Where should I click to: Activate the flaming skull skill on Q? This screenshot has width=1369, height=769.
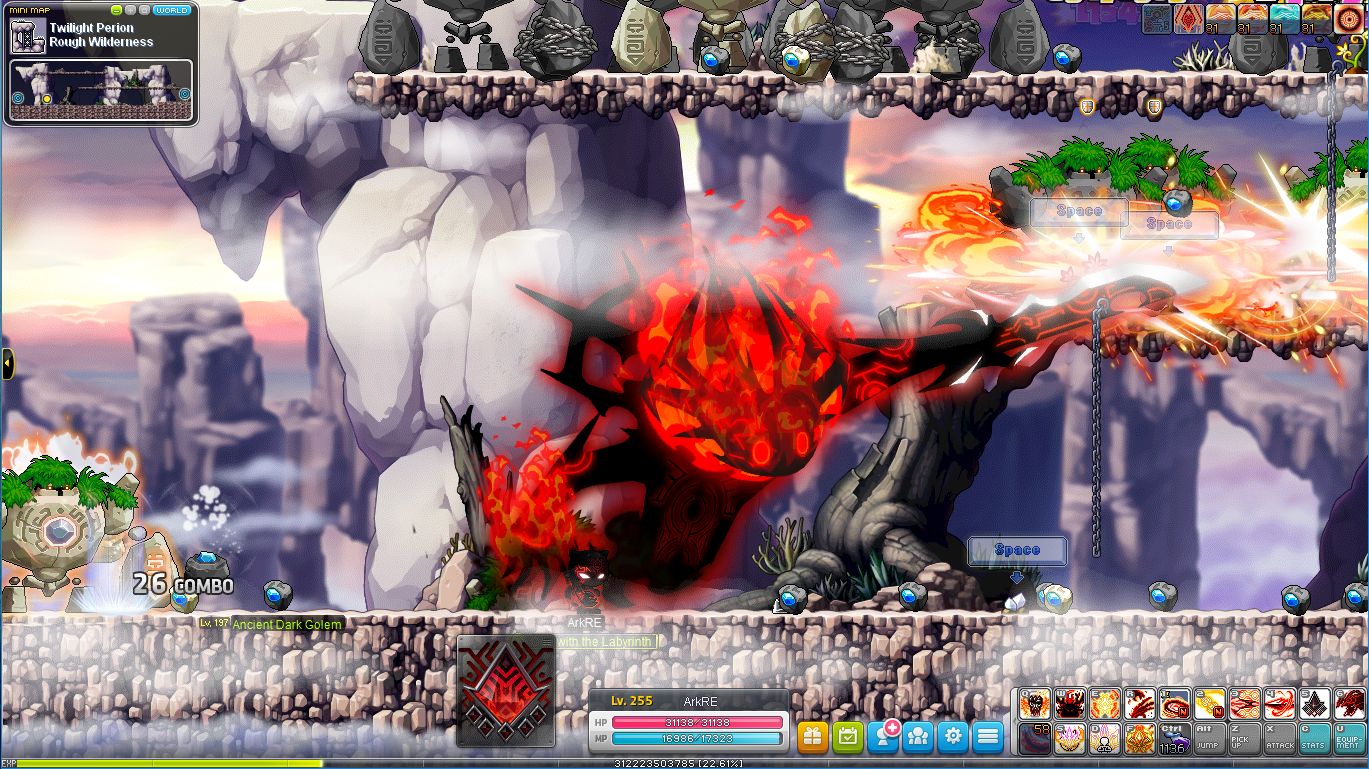1035,703
